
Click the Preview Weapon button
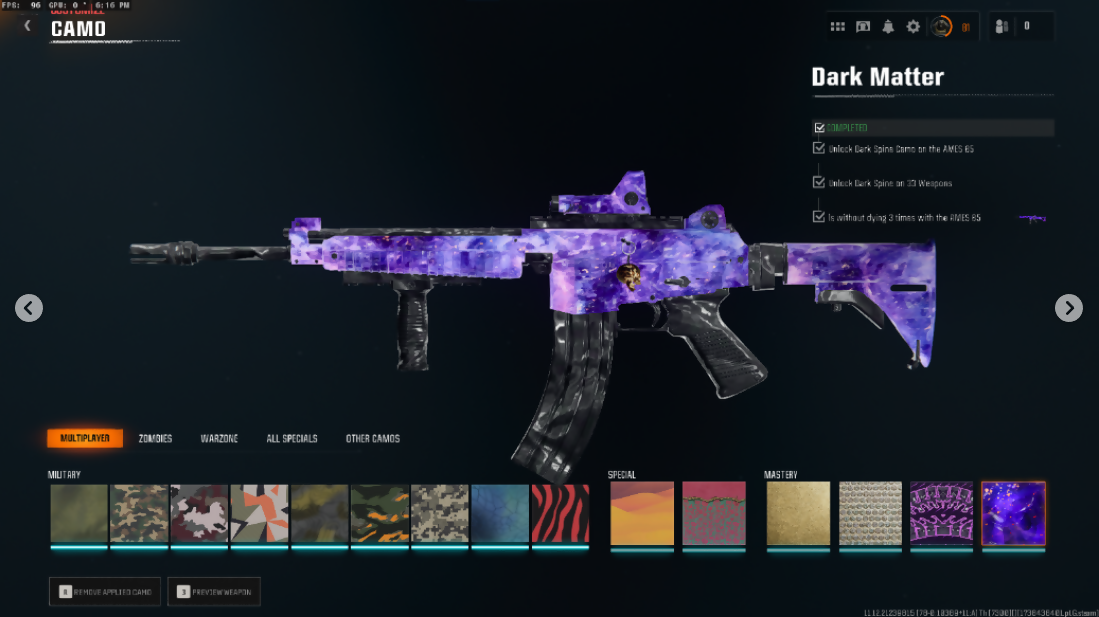[214, 592]
